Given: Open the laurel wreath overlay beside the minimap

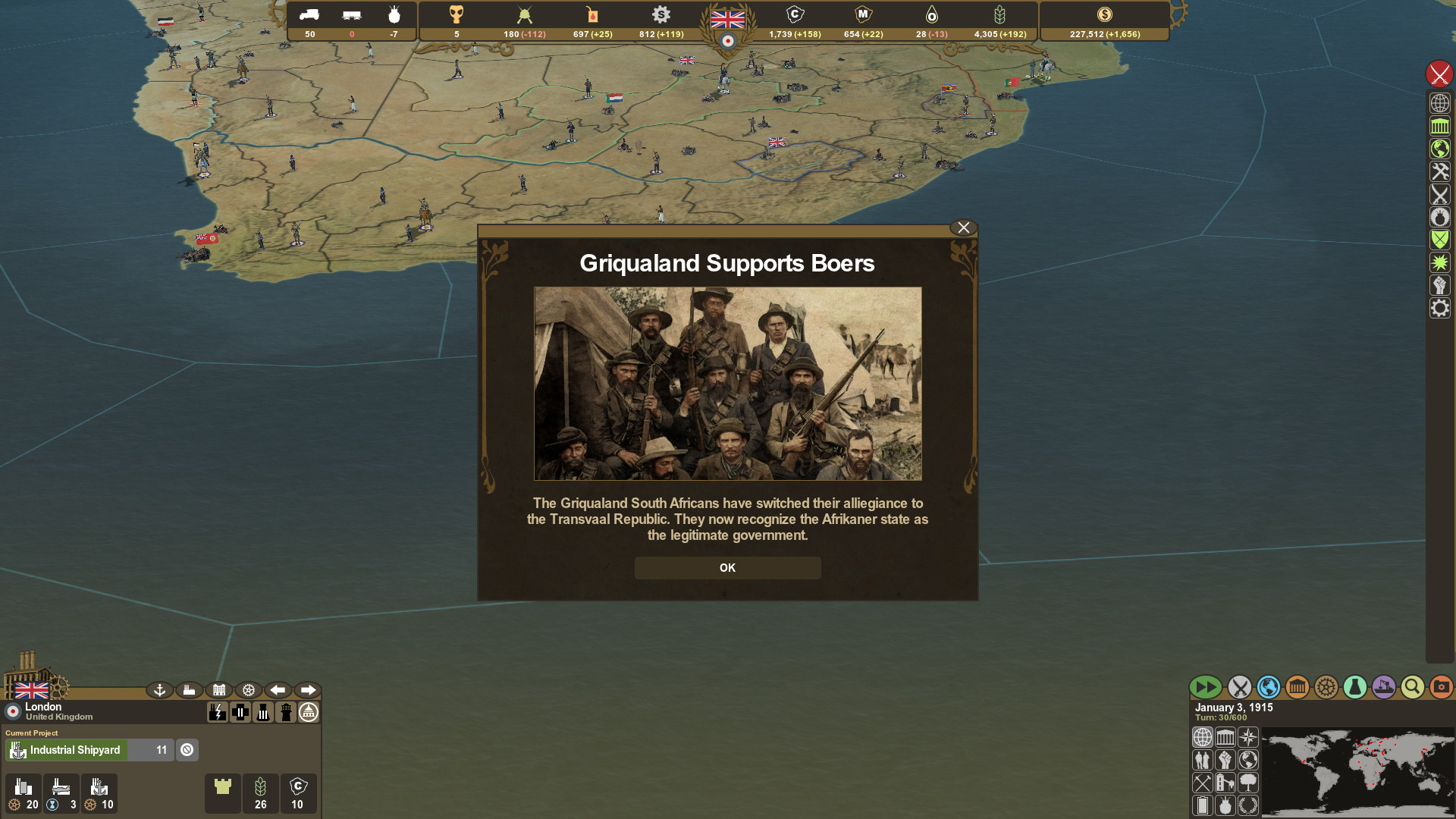Looking at the screenshot, I should [x=1250, y=805].
